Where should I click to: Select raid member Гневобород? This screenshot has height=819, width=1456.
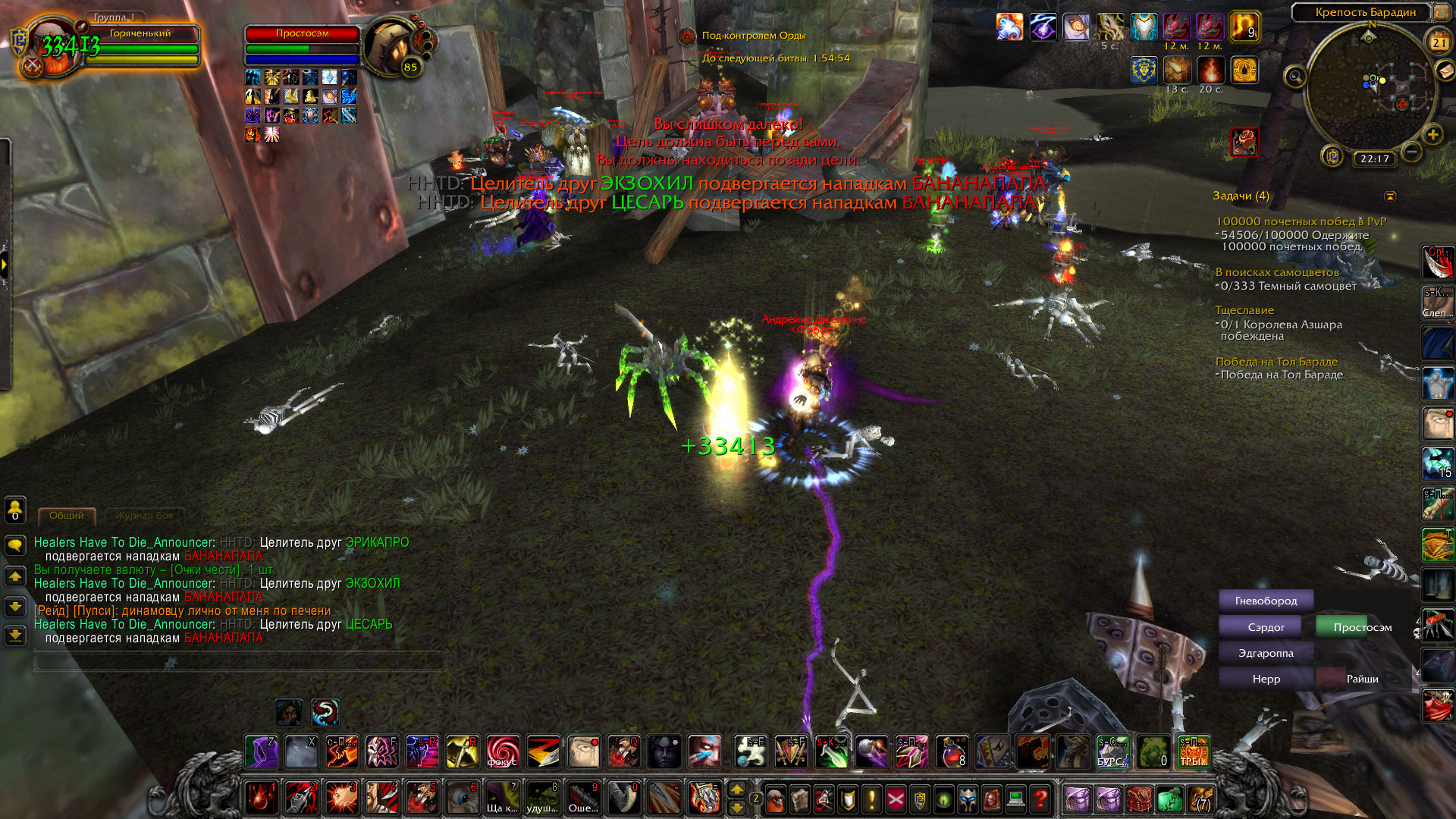1266,601
